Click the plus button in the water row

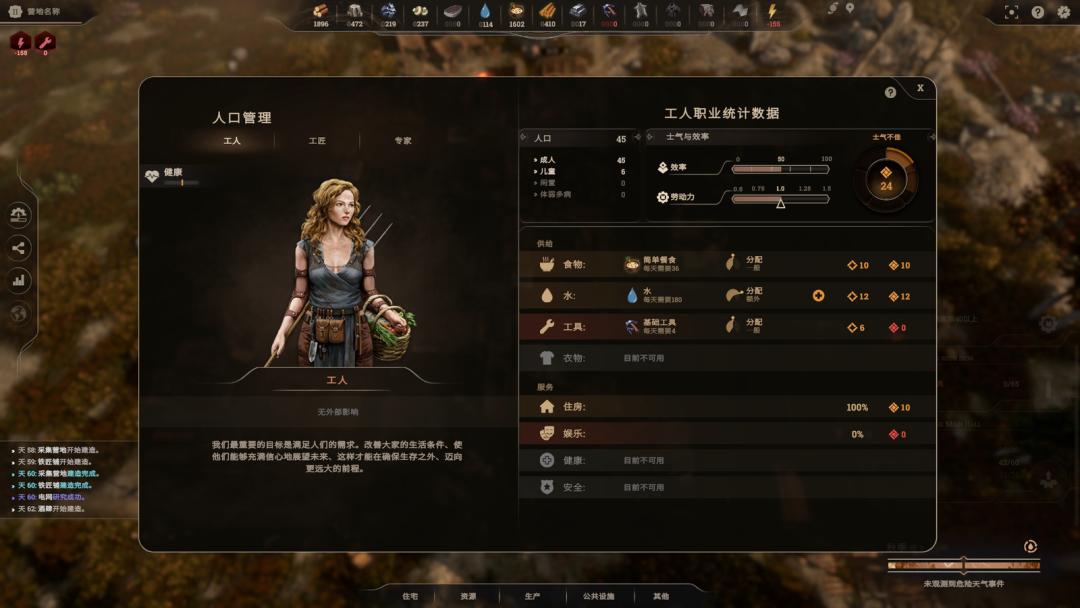click(818, 296)
